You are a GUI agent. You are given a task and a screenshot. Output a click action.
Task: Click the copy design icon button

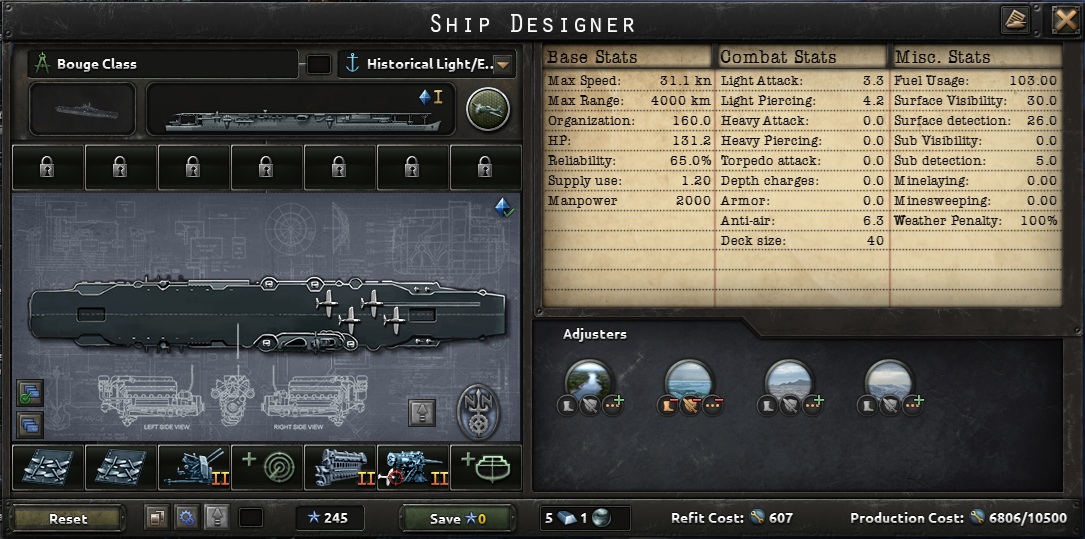click(x=156, y=518)
